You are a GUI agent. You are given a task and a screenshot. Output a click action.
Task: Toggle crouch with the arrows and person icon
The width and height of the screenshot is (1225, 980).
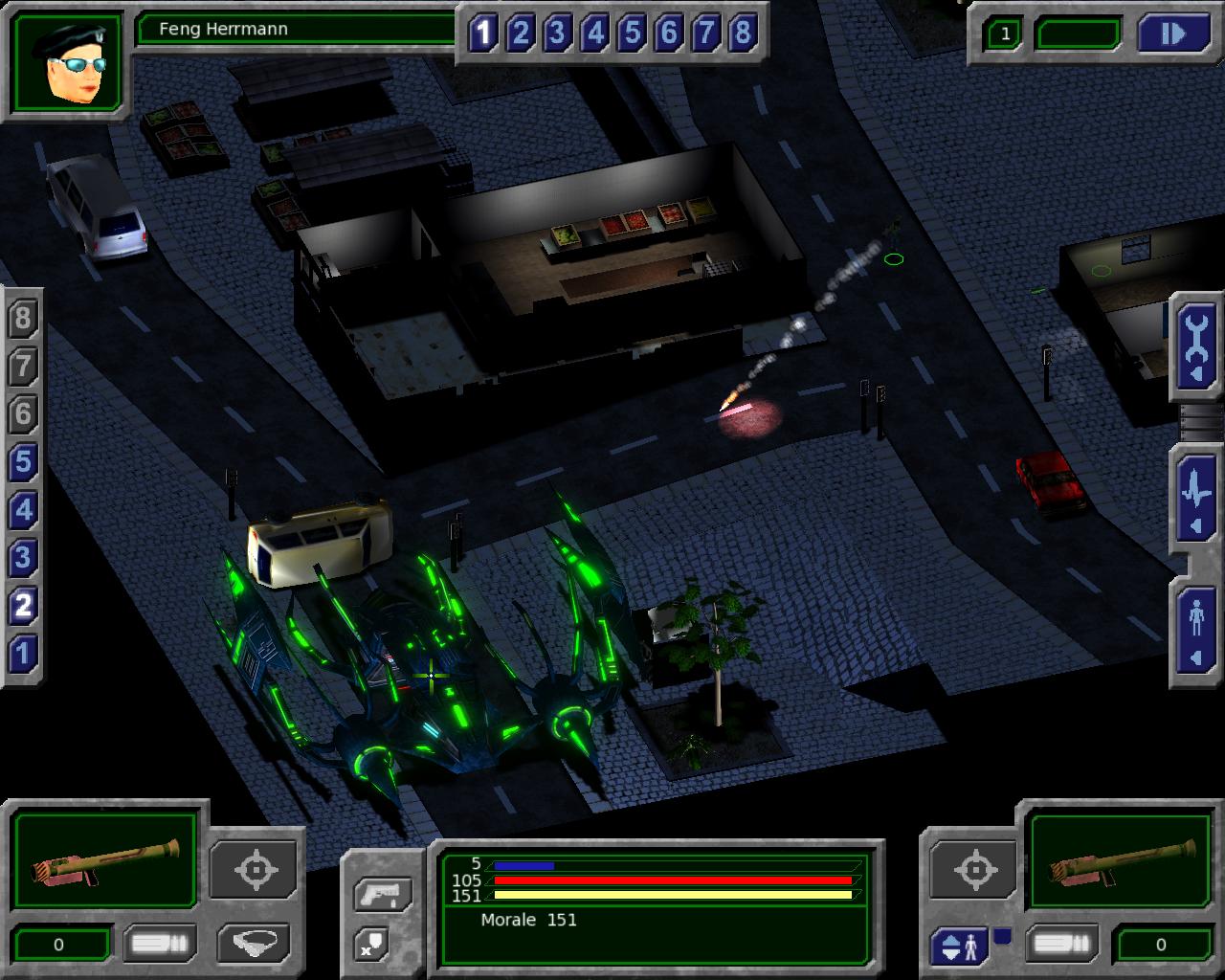960,946
